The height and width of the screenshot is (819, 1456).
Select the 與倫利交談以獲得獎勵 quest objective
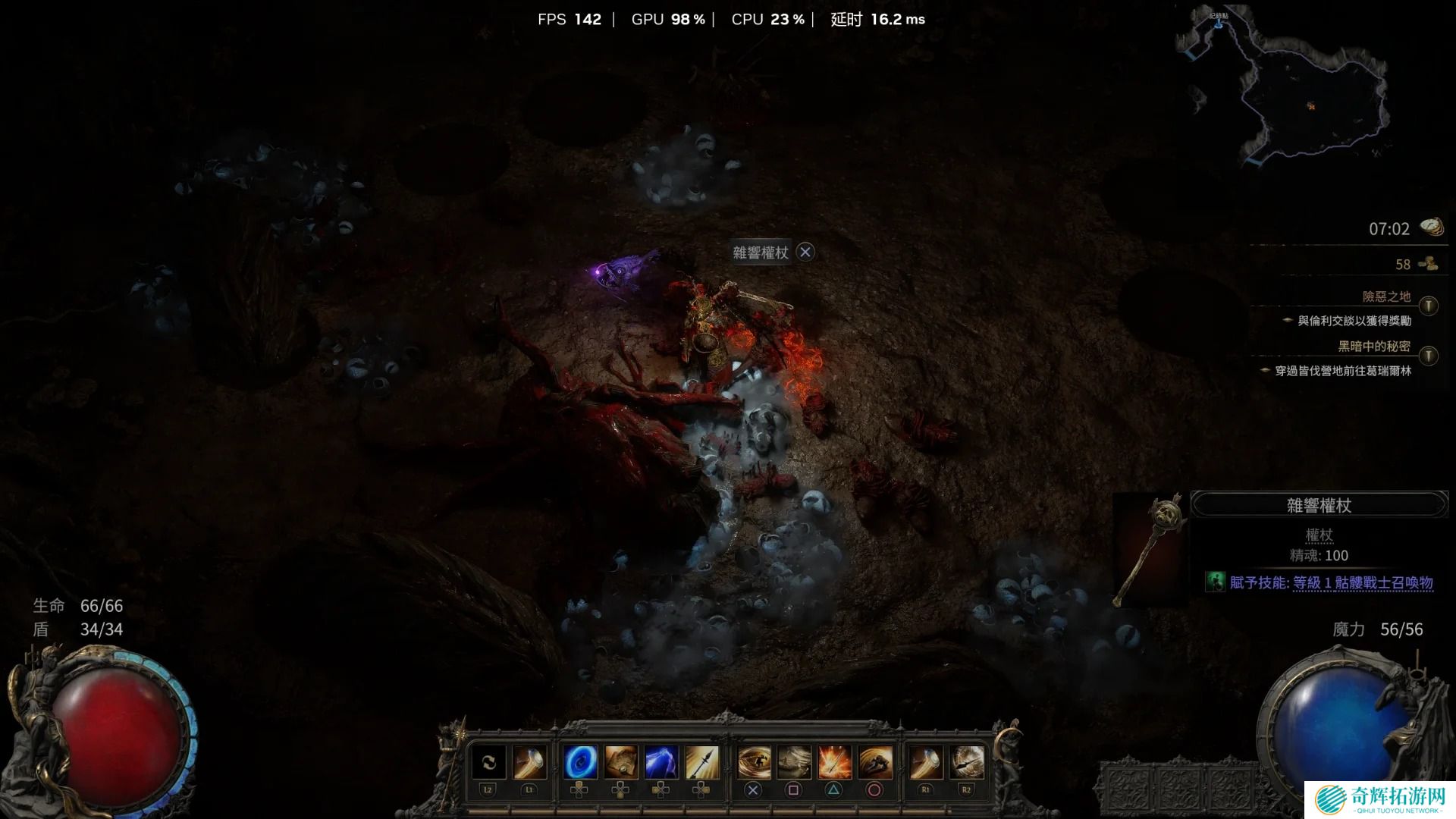point(1354,321)
